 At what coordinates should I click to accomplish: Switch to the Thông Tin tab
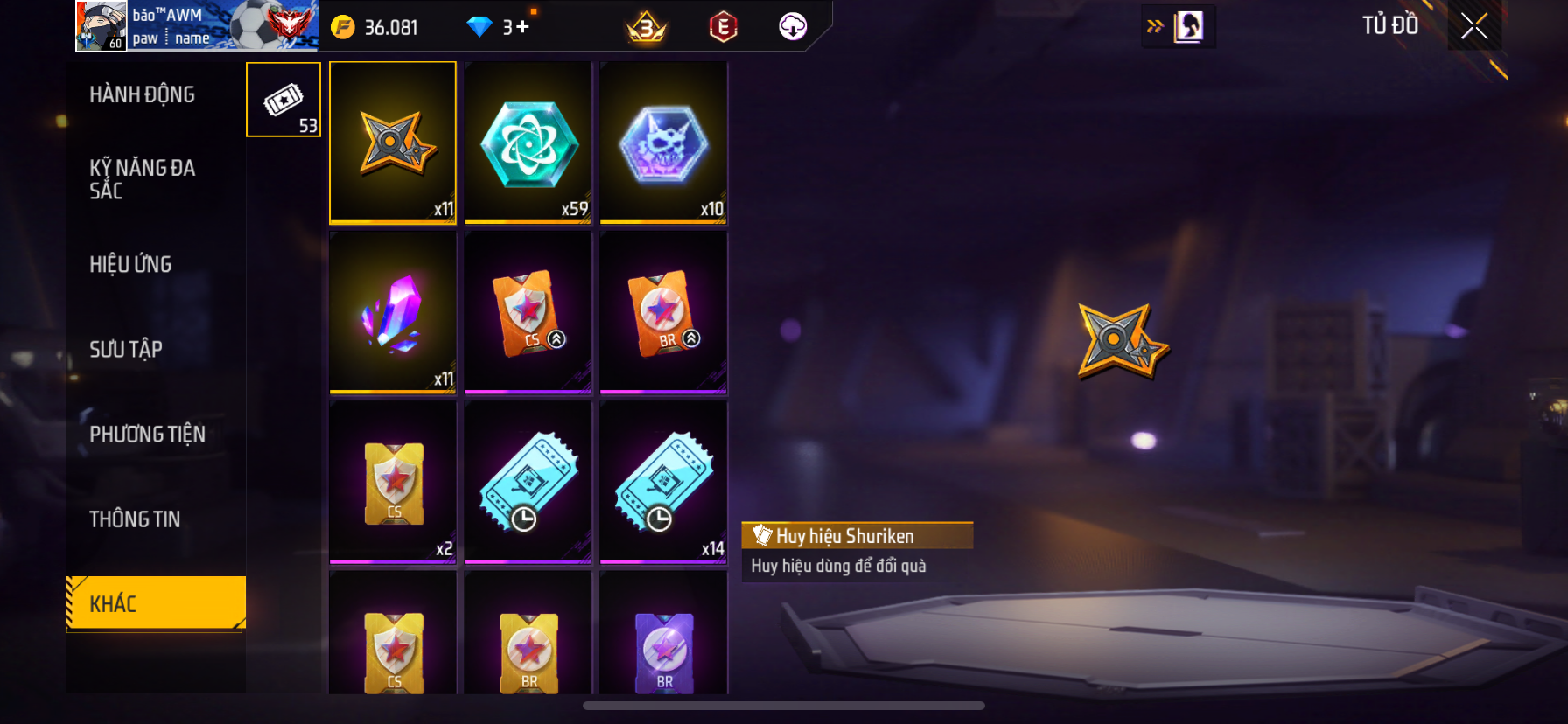(135, 519)
